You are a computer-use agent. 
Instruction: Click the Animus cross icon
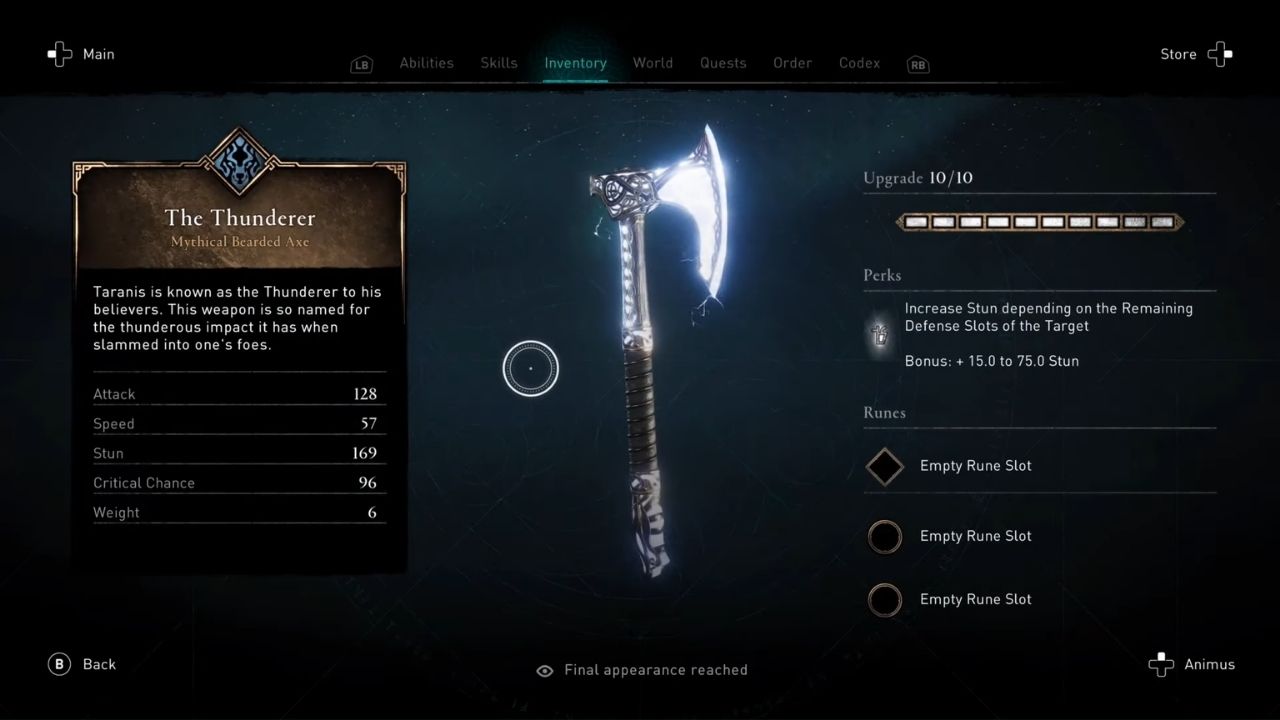click(x=1160, y=664)
